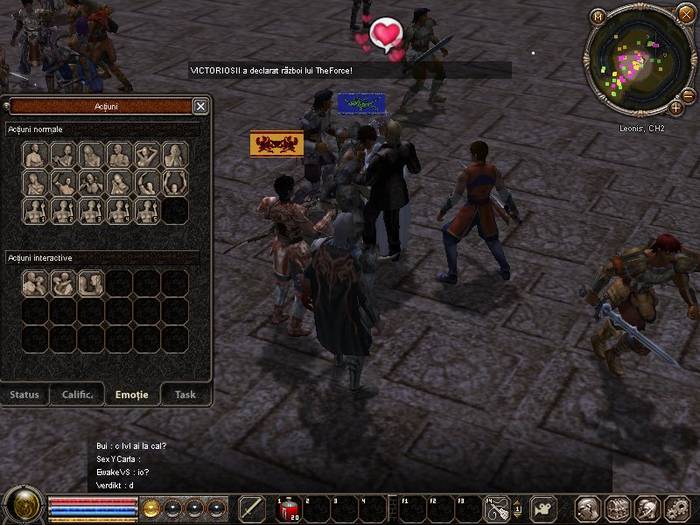Close the Acțiuni window
Image resolution: width=700 pixels, height=525 pixels.
pyautogui.click(x=200, y=106)
